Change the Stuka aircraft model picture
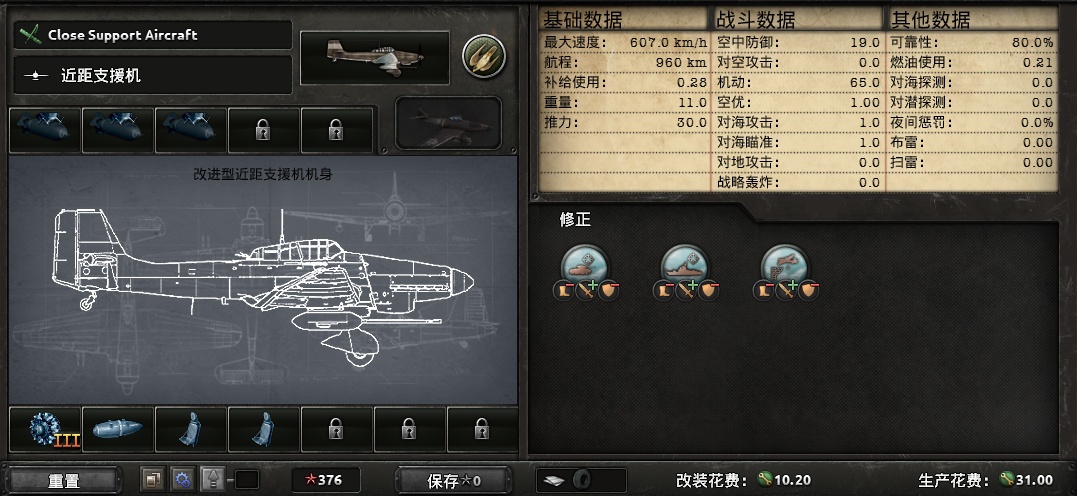 tap(374, 57)
